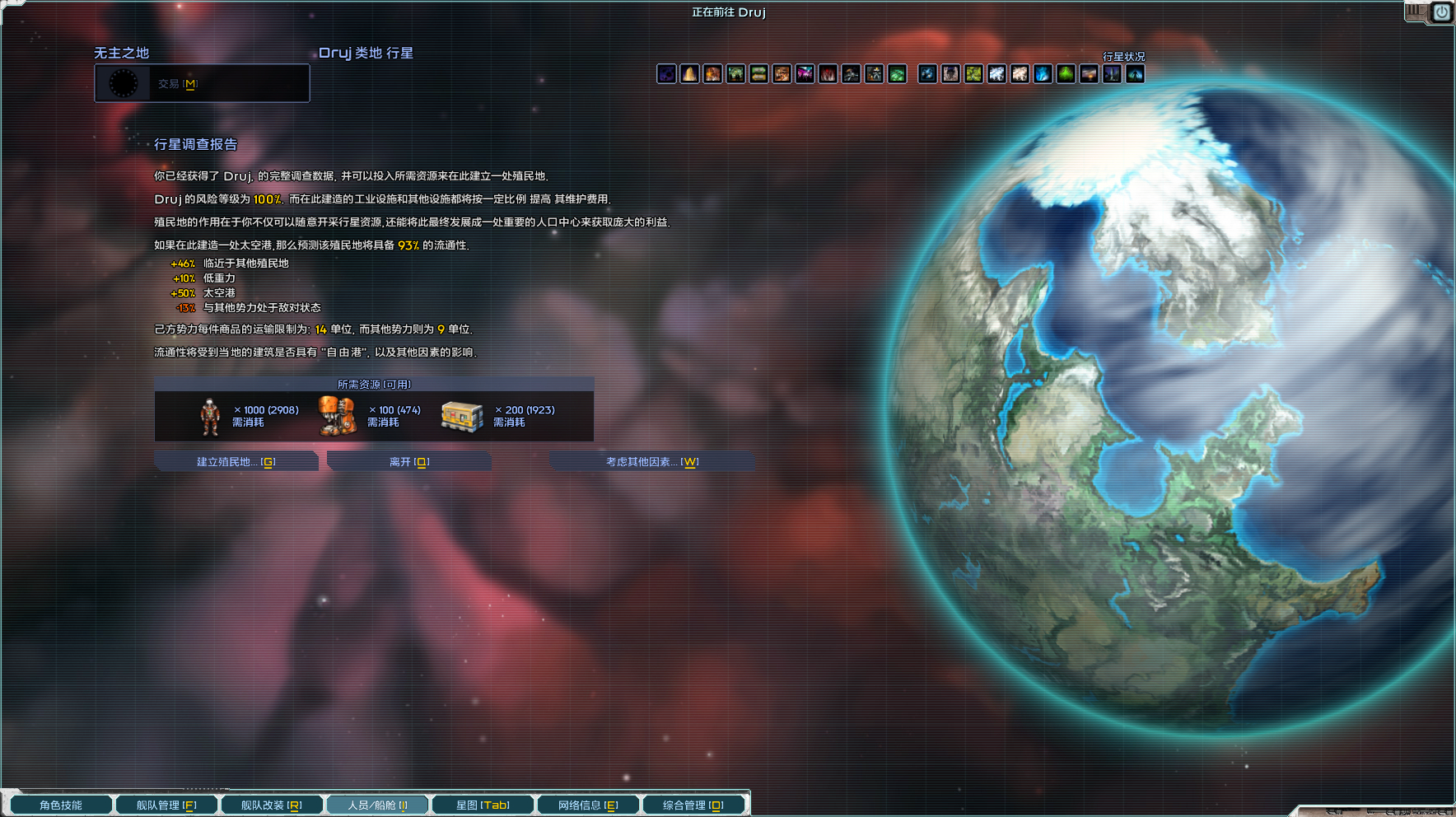Click the spaceship icon in planet status row
This screenshot has width=1456, height=817.
click(852, 74)
